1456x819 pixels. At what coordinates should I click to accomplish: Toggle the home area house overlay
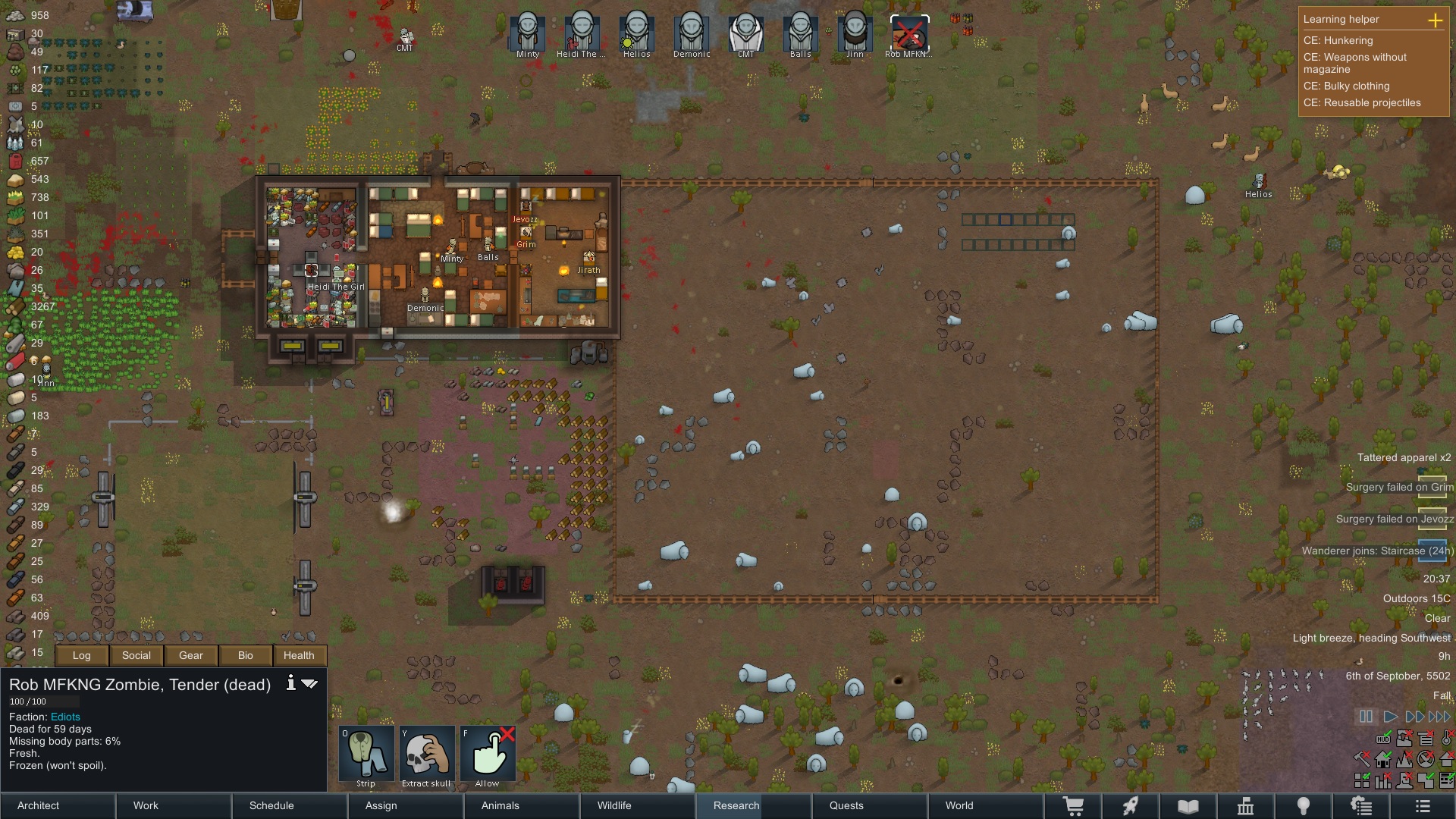click(1382, 761)
